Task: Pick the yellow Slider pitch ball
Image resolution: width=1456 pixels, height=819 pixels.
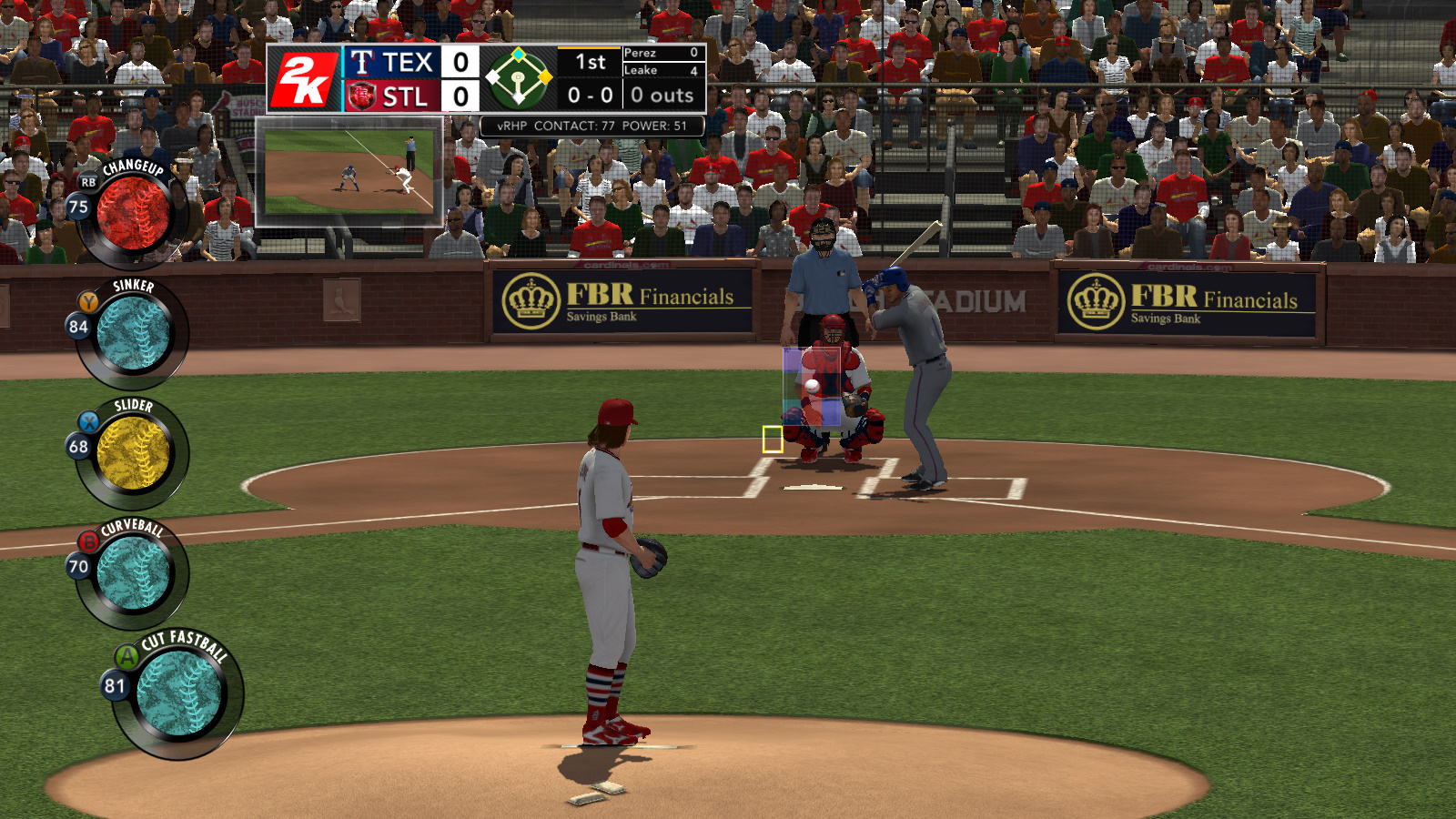Action: point(133,453)
